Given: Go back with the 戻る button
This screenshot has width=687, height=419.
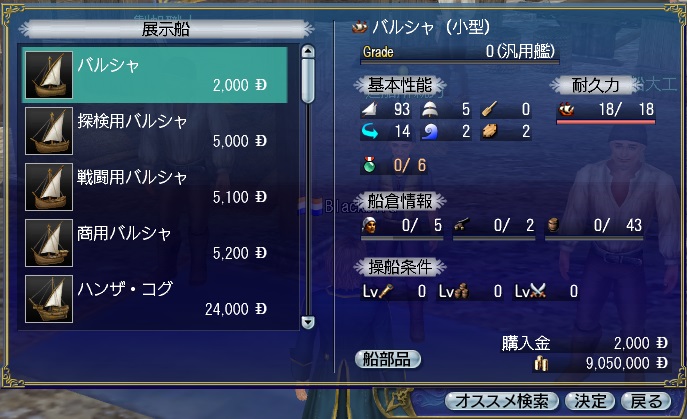Looking at the screenshot, I should 648,402.
